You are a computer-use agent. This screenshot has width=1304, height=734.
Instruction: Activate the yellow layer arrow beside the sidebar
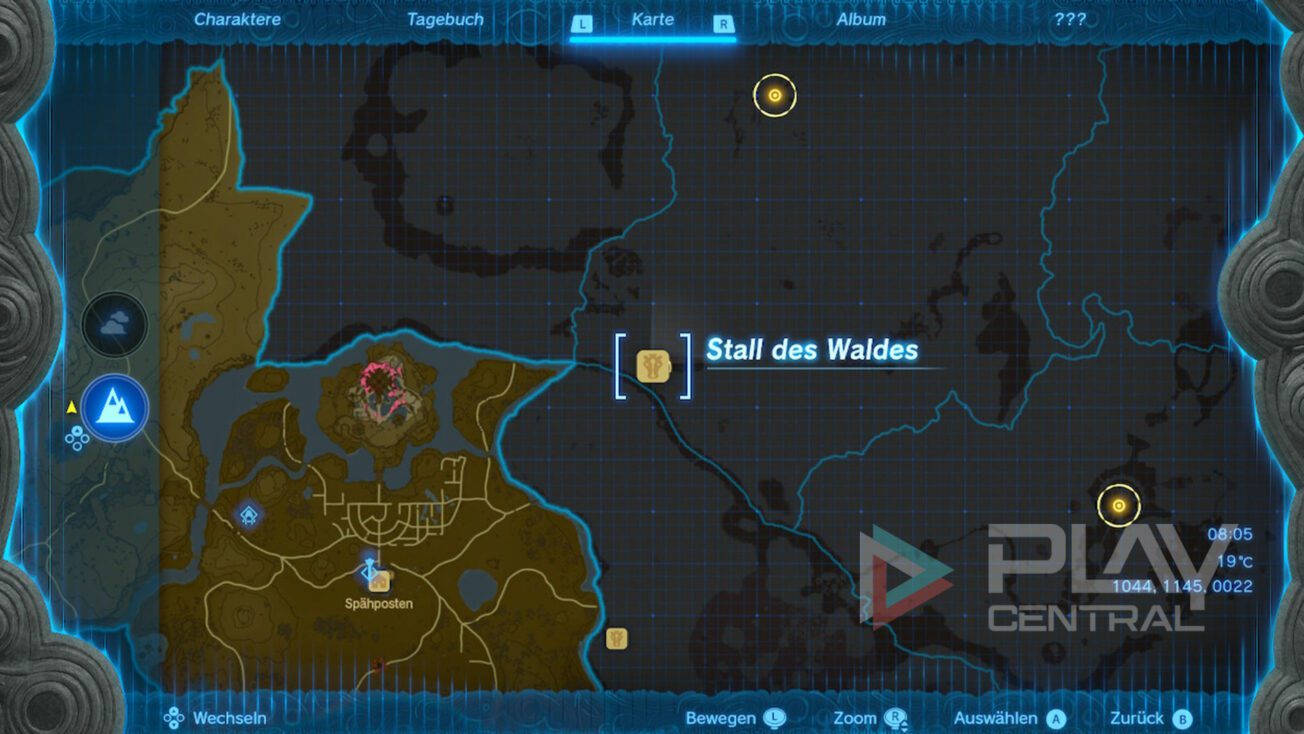70,406
